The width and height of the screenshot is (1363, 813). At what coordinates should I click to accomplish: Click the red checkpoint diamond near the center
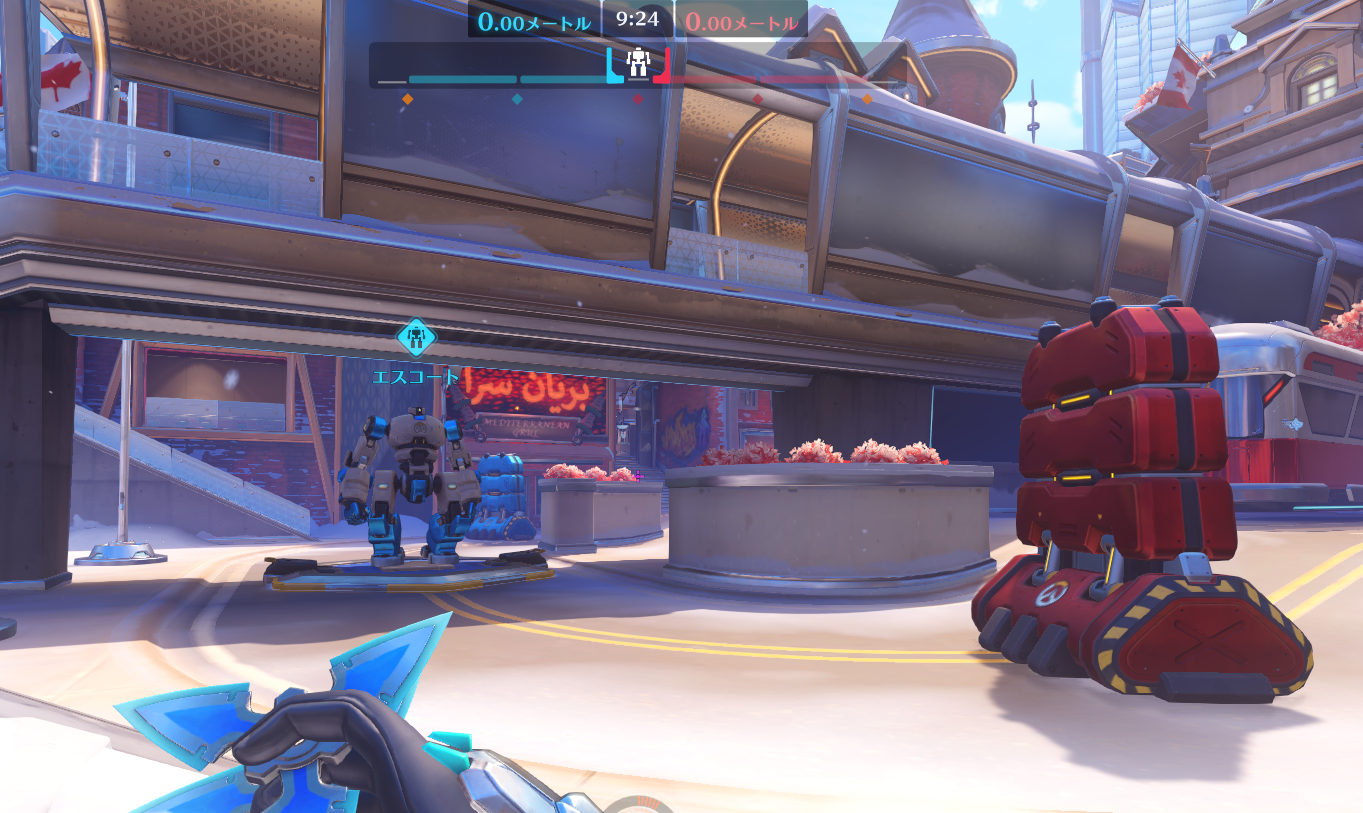coord(638,99)
